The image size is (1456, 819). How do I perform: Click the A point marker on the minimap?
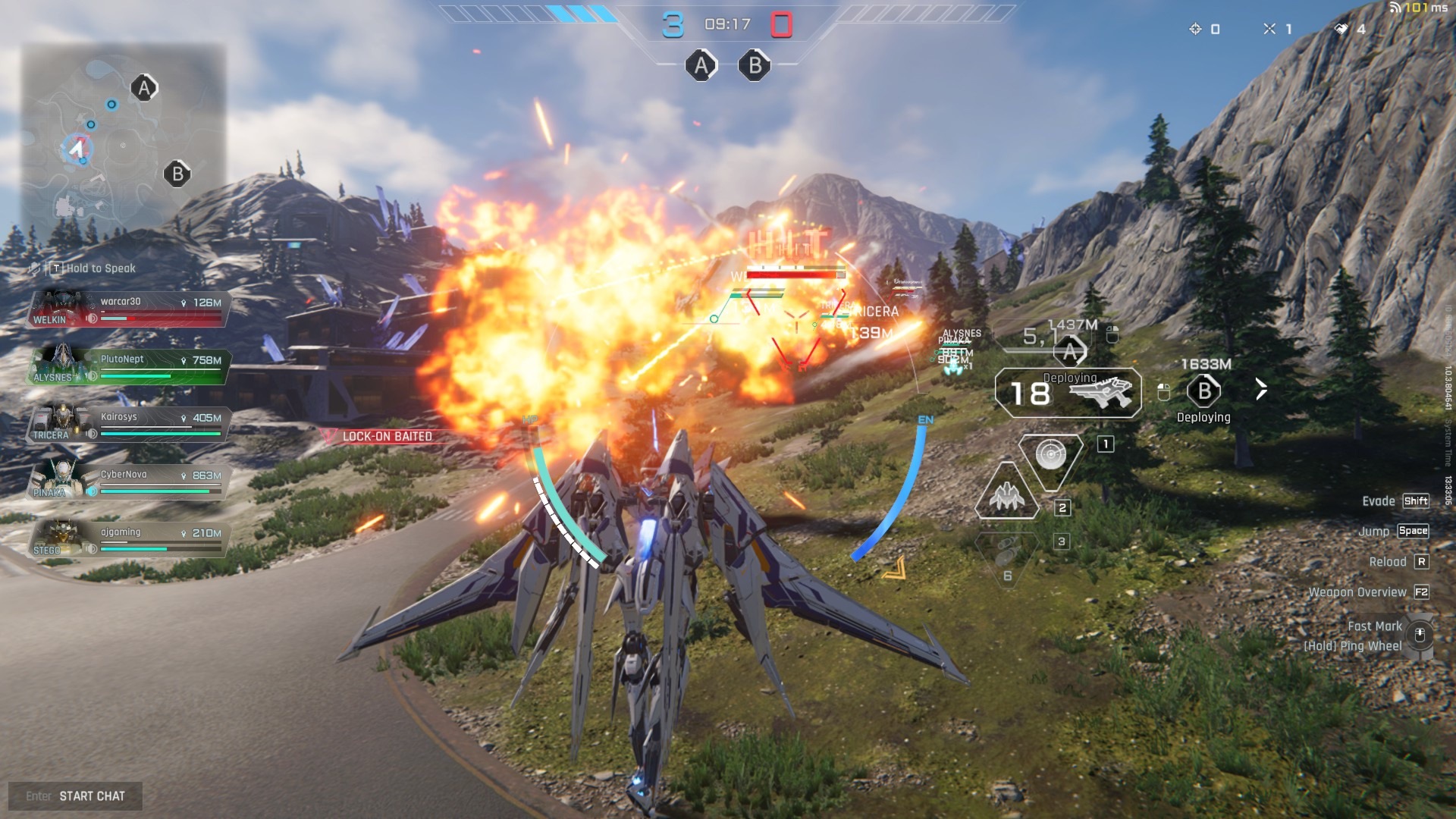pos(144,88)
